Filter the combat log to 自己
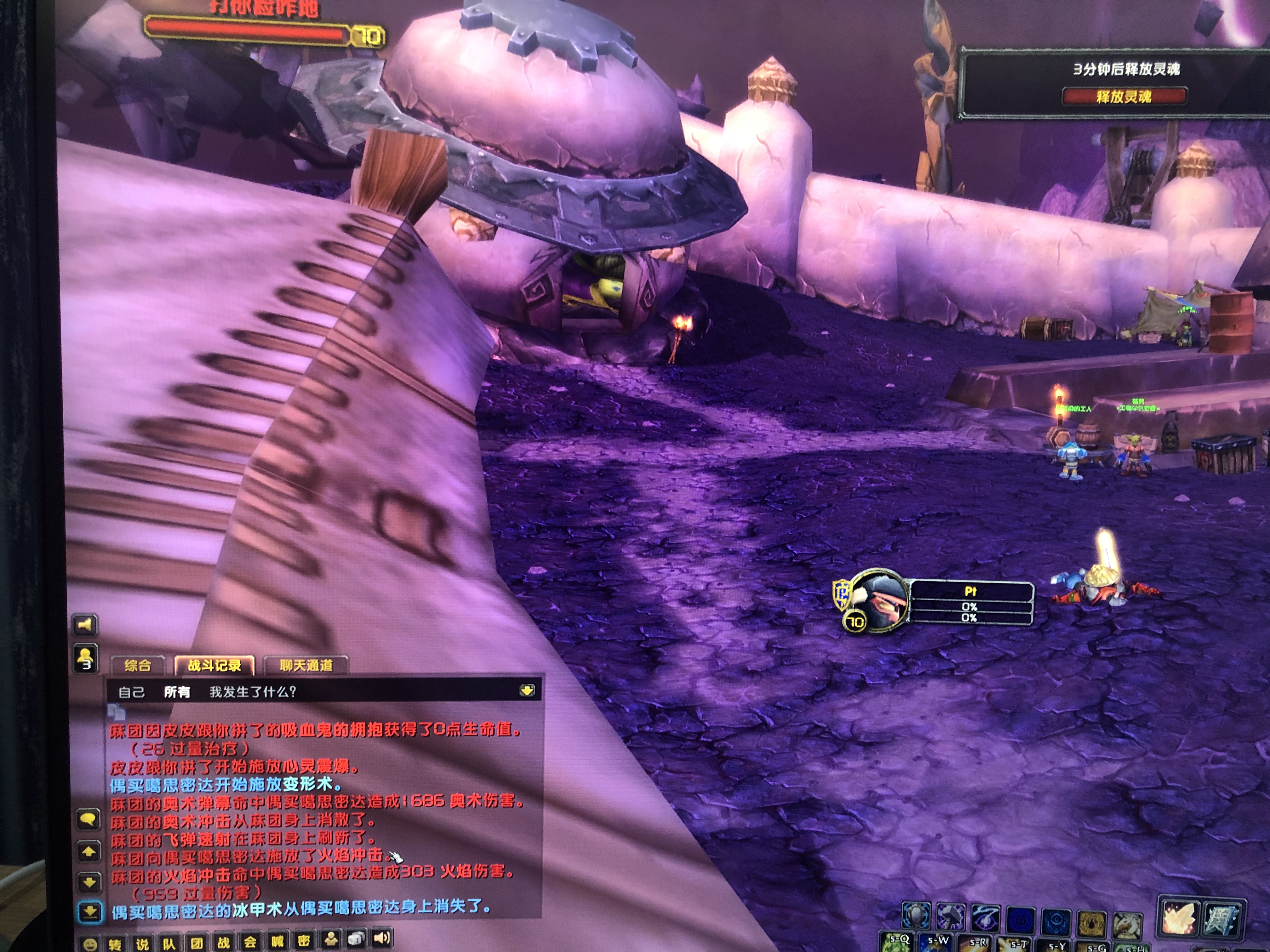 (131, 692)
